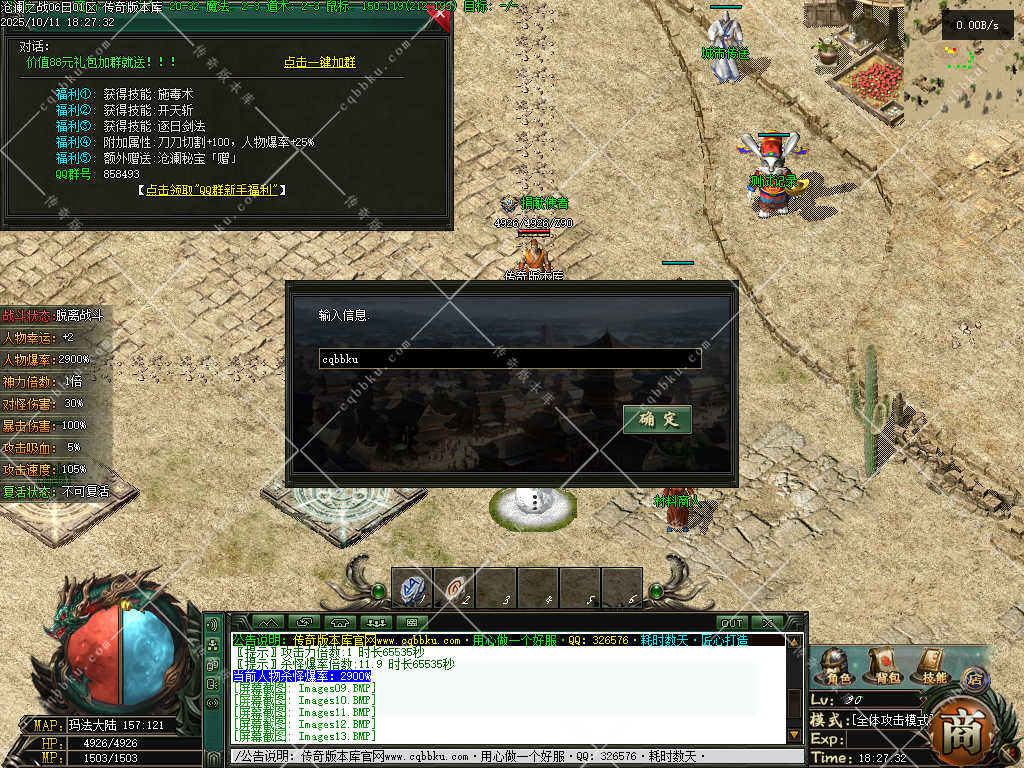
Task: Open the 技能 skills book
Action: (x=929, y=664)
